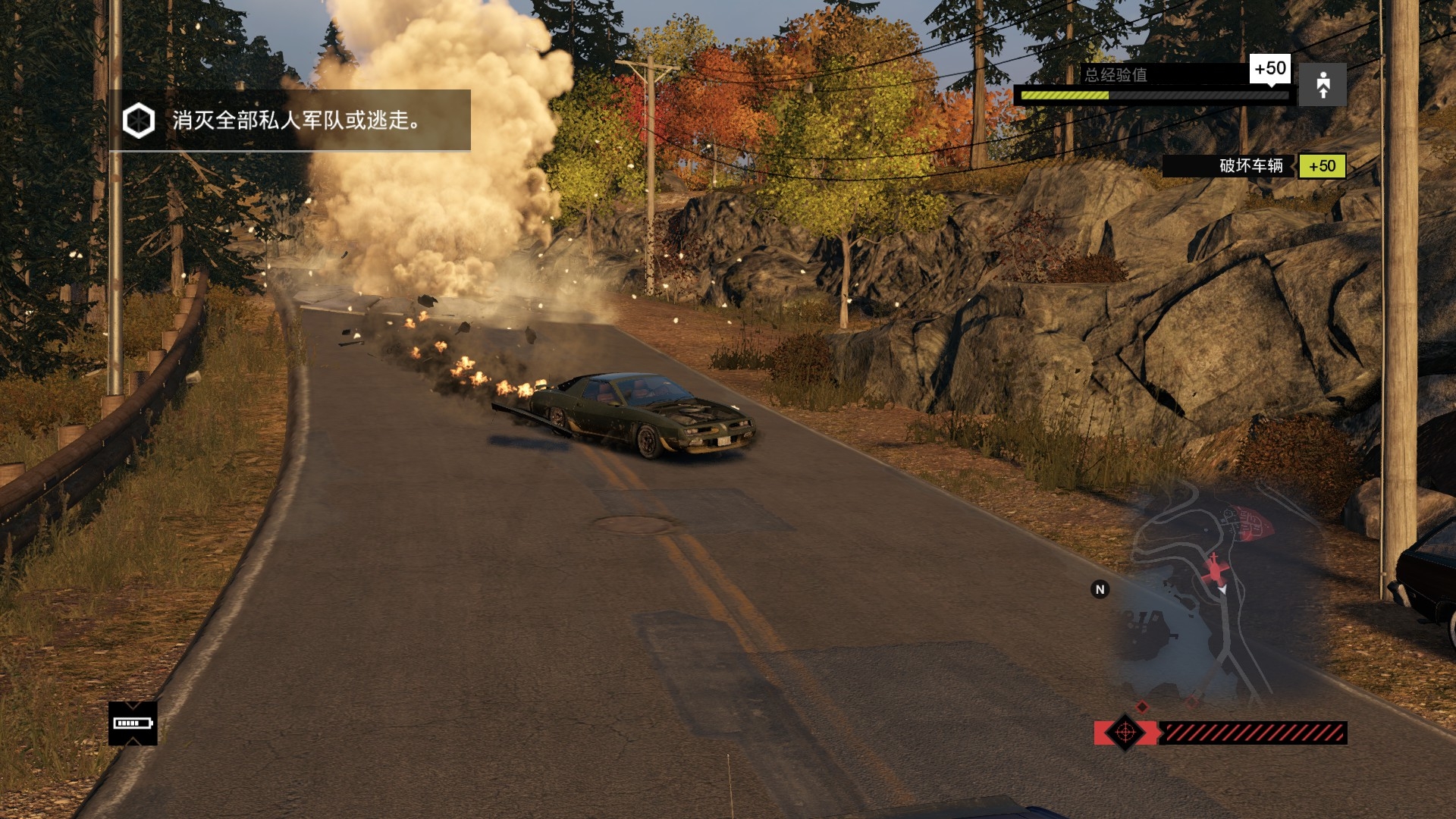
Task: Click the mission objective tracker banner
Action: 290,121
